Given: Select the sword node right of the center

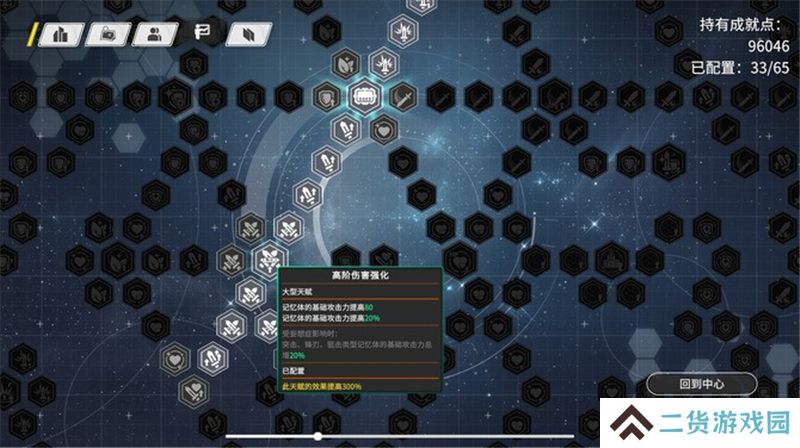Looking at the screenshot, I should pos(402,97).
